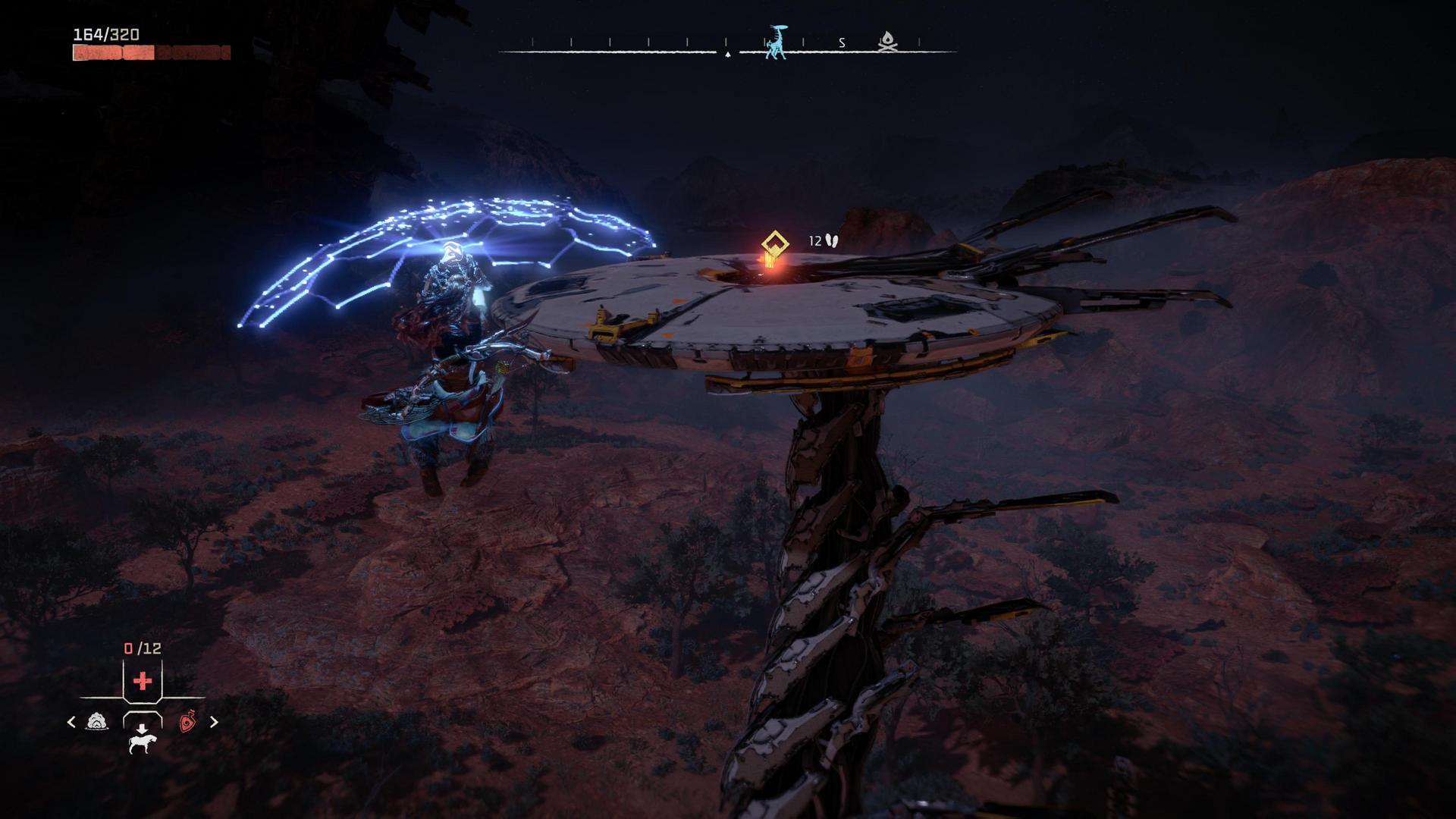Click the footprints icon beside the loot counter
The image size is (1456, 819).
[x=832, y=240]
